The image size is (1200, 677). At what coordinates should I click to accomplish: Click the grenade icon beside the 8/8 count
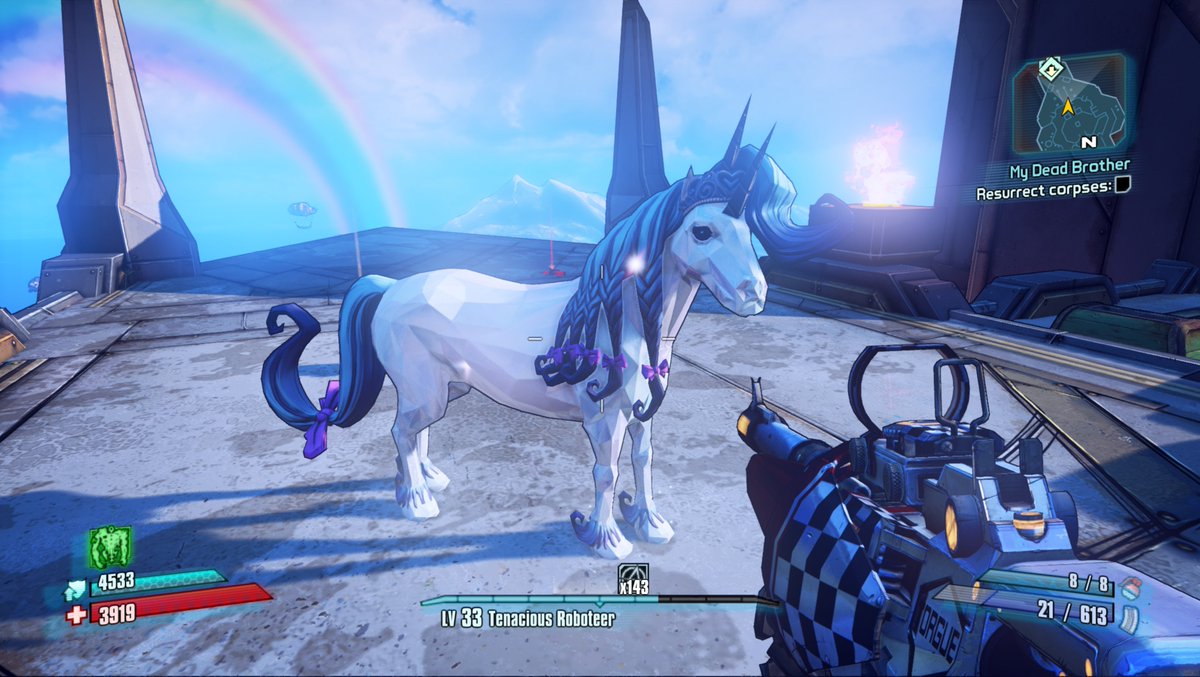pyautogui.click(x=1130, y=585)
